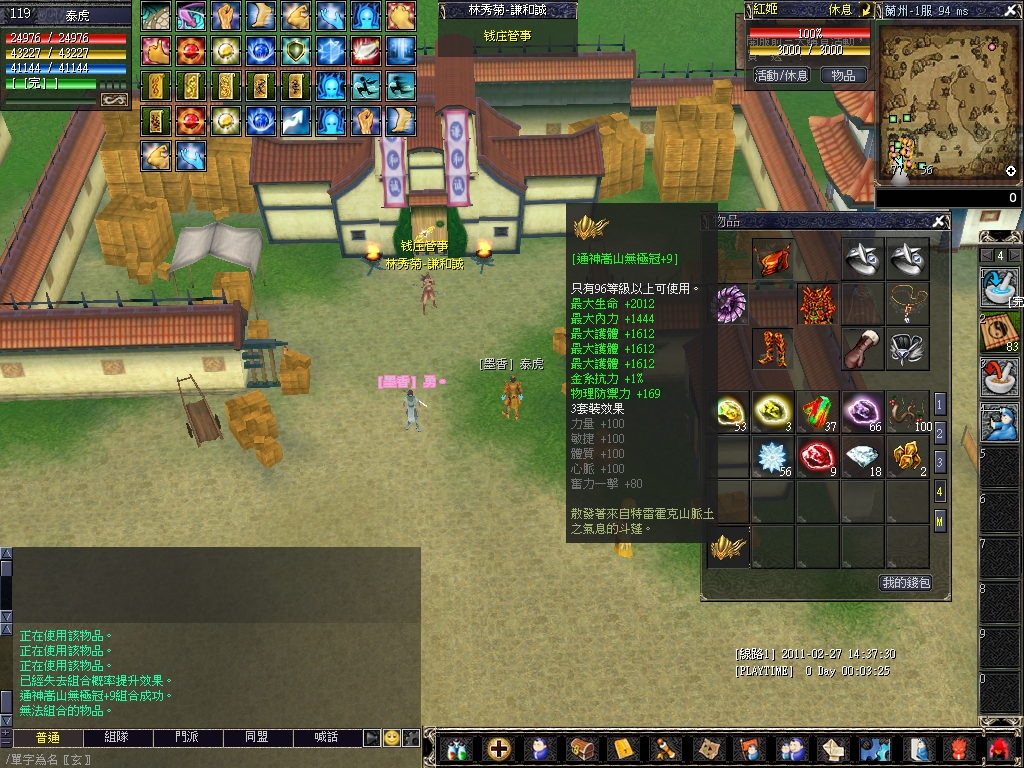Open the smiley emoticon picker
Image resolution: width=1024 pixels, height=768 pixels.
pos(391,738)
